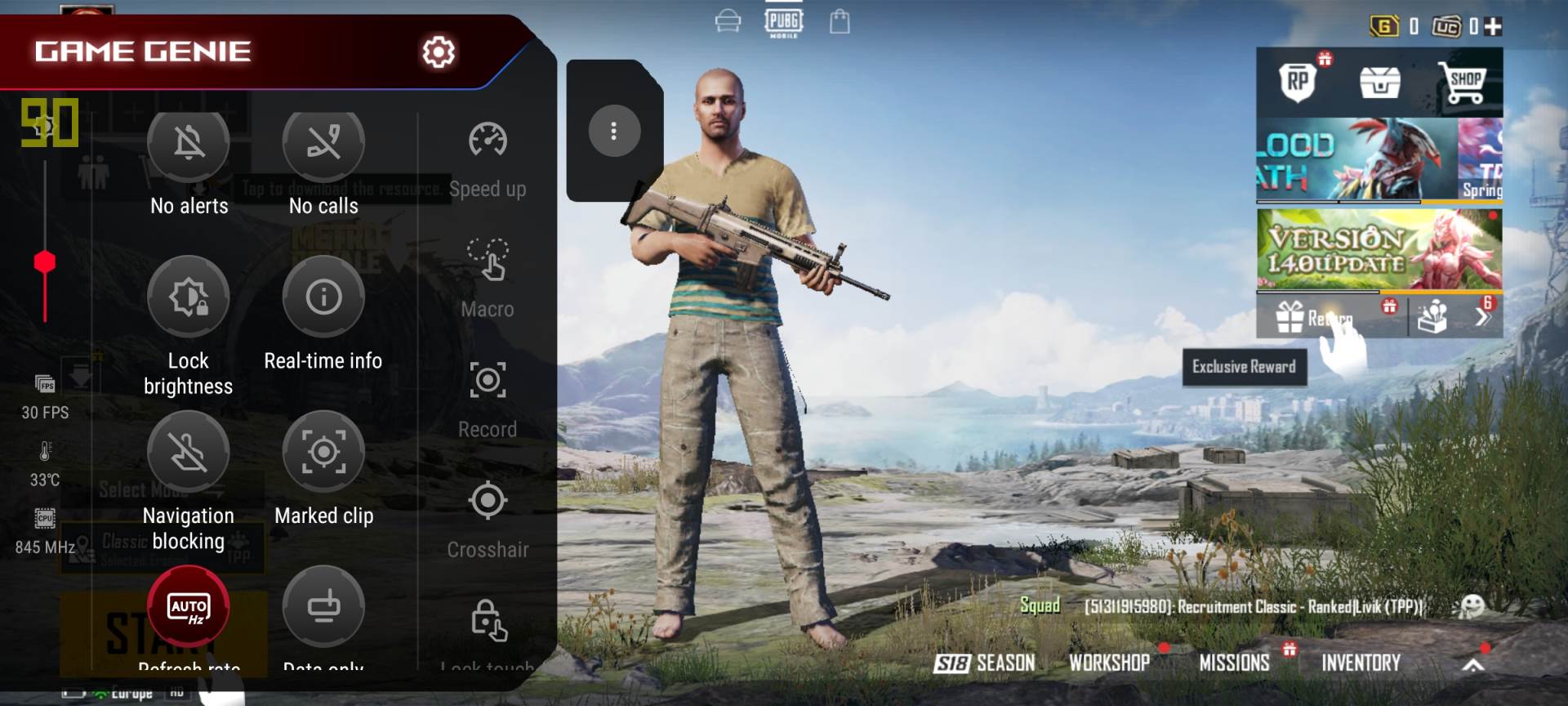Click the three-dot overlay handle
Screen dimensions: 1568x706
point(614,131)
